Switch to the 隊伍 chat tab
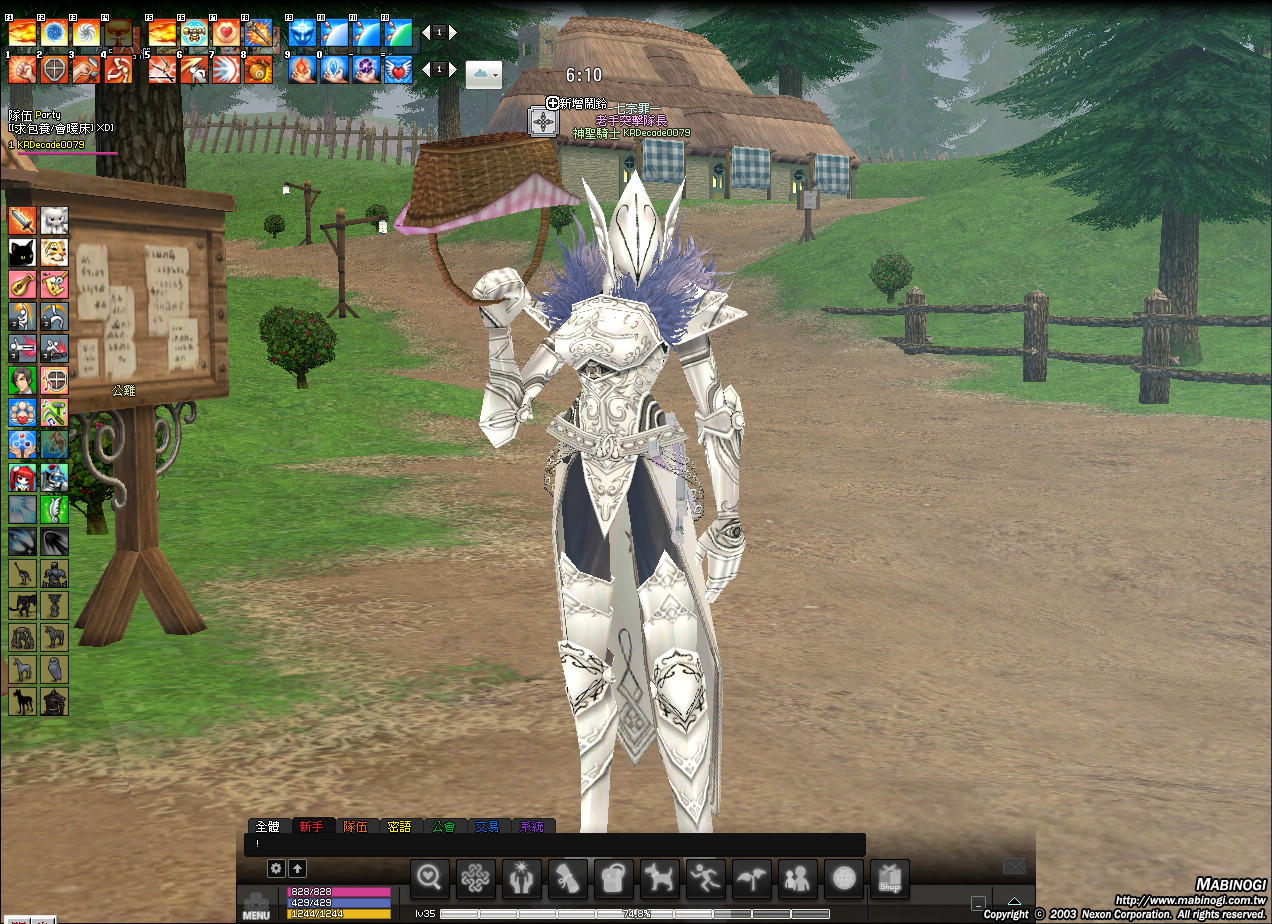Screen dimensions: 1272x924 click(x=355, y=826)
